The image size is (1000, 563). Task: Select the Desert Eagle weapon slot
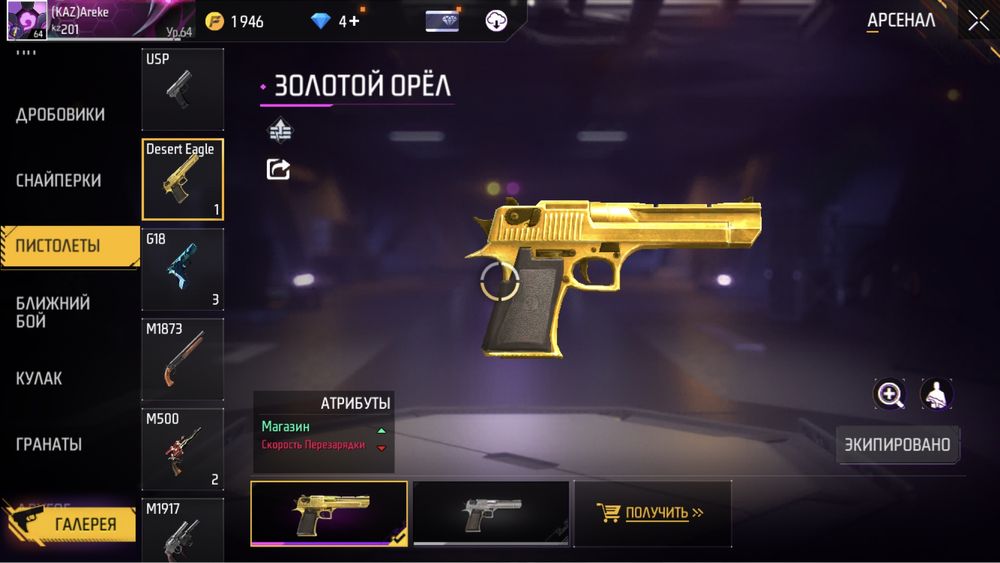pos(182,179)
